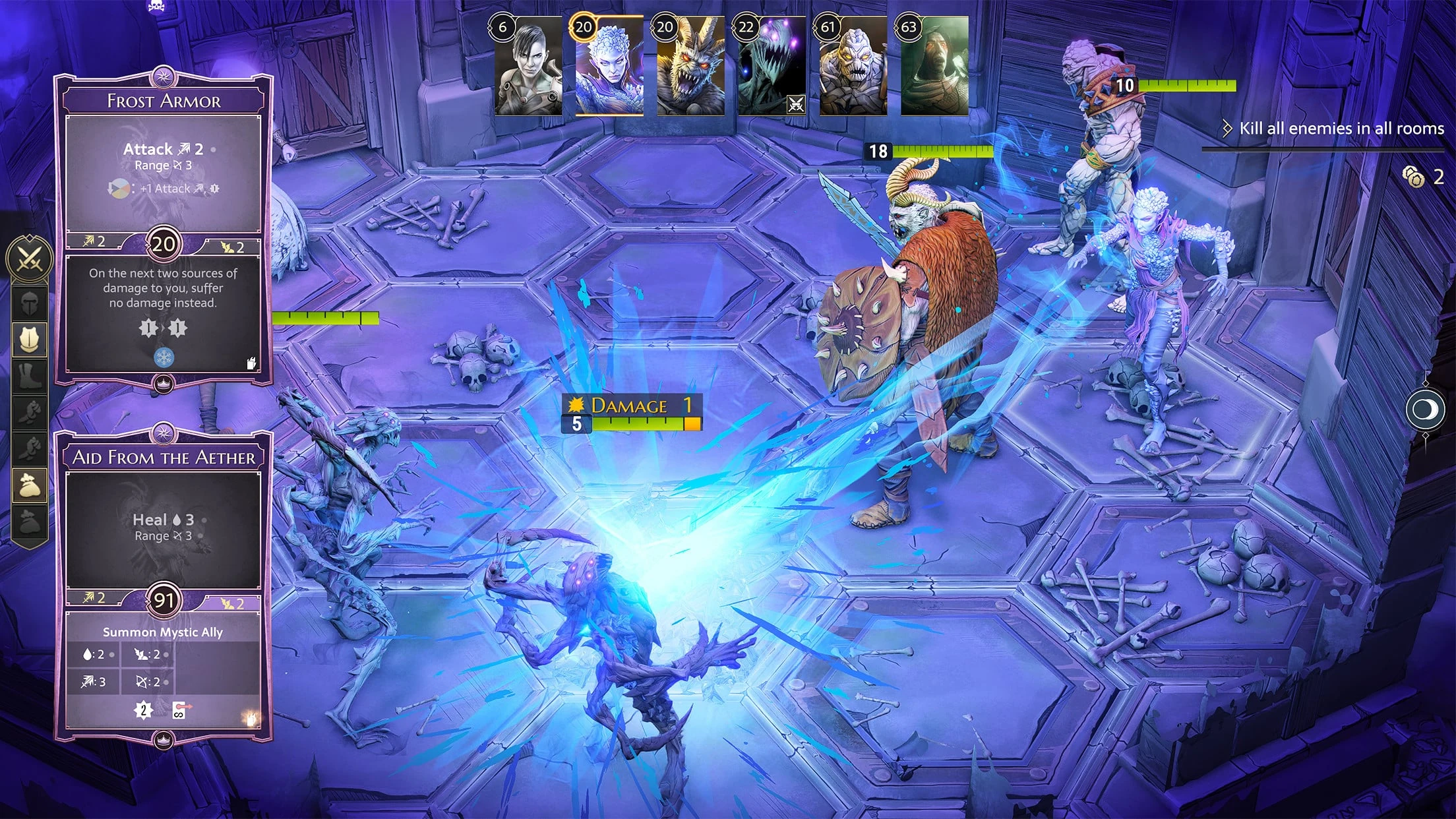Viewport: 1456px width, 819px height.
Task: Select the highlighted gold item bag slot
Action: [29, 485]
